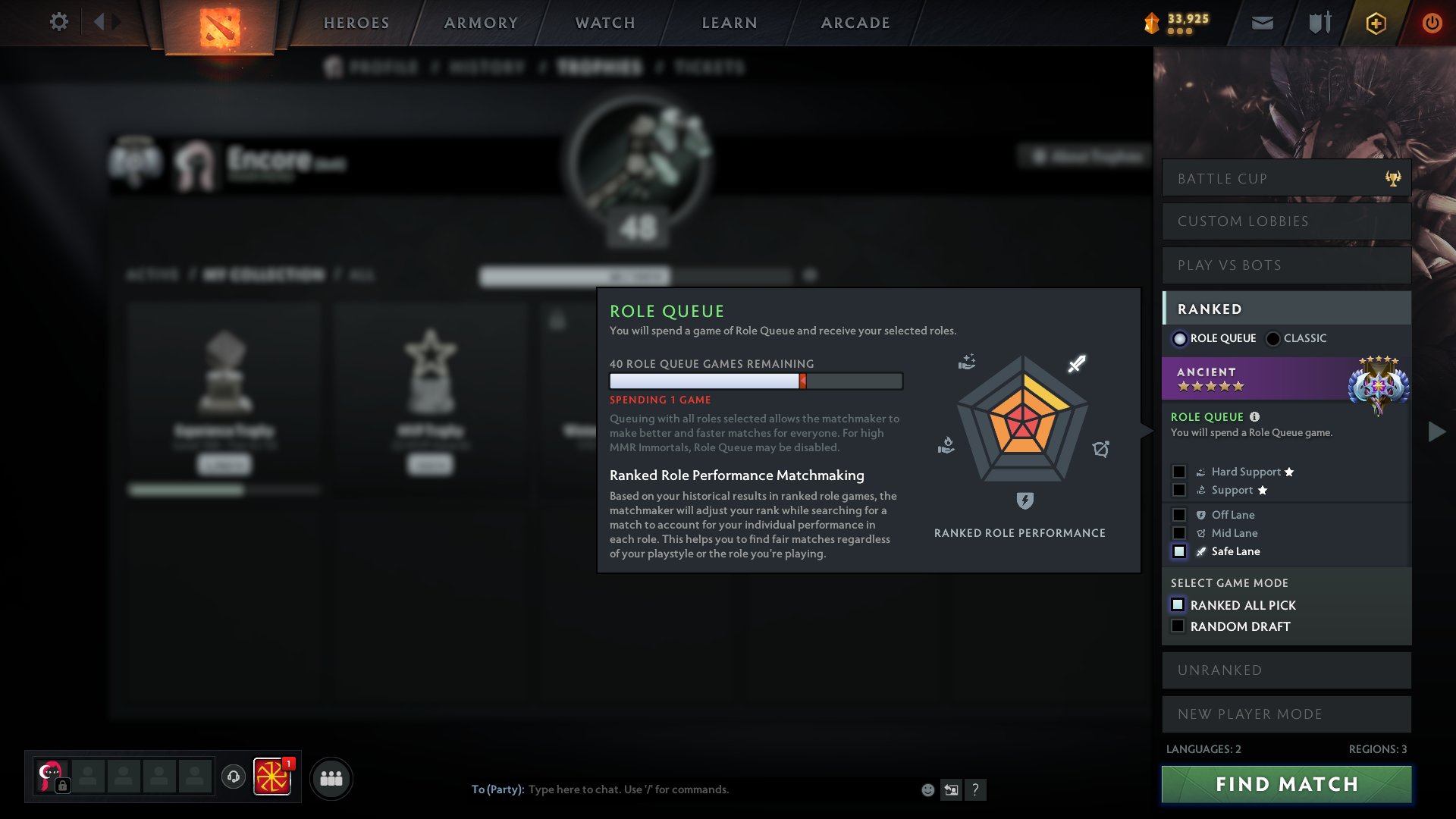Open the friends list group icon
The image size is (1456, 819).
coord(330,777)
